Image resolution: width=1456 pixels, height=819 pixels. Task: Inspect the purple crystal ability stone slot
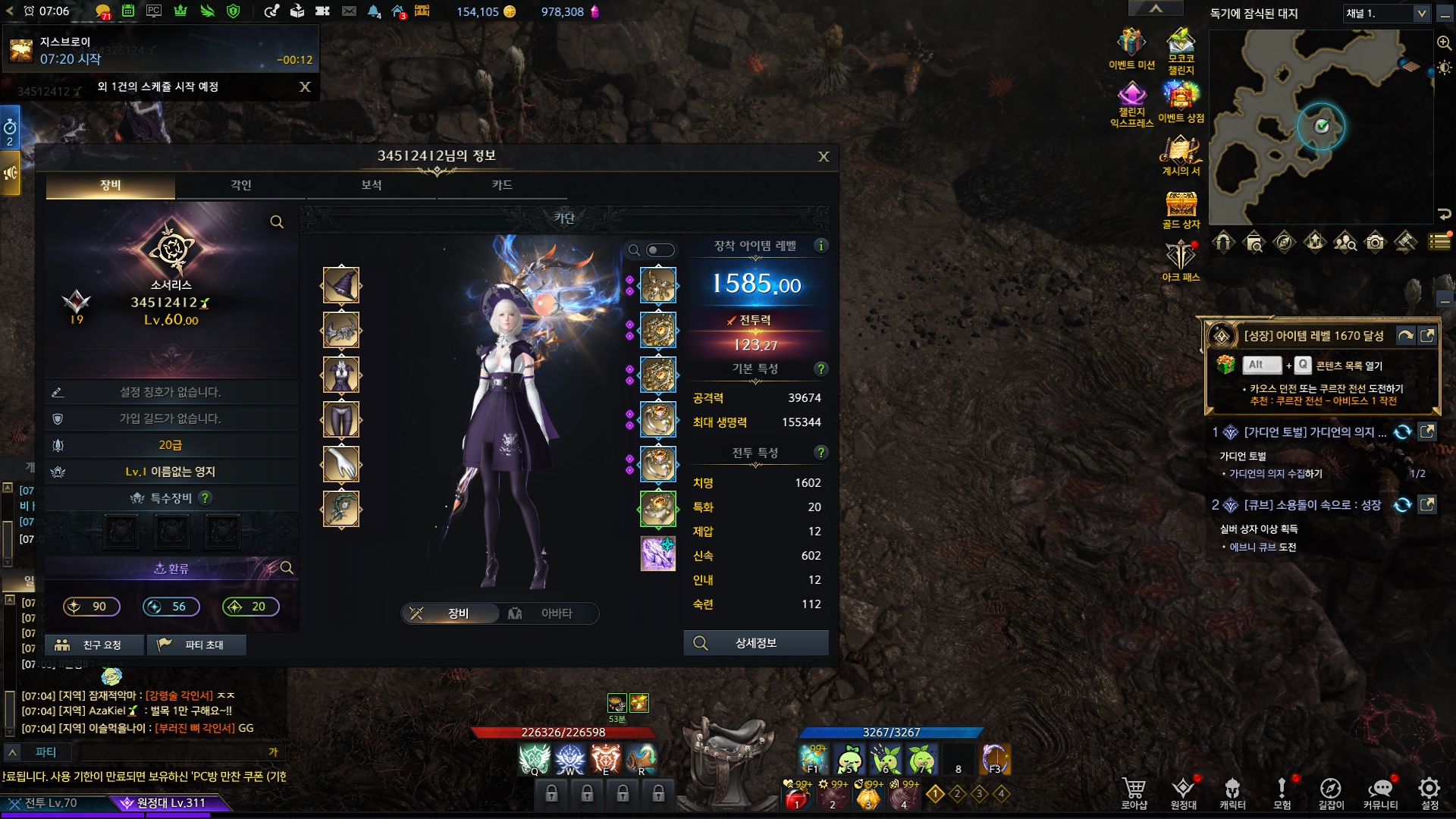coord(657,554)
